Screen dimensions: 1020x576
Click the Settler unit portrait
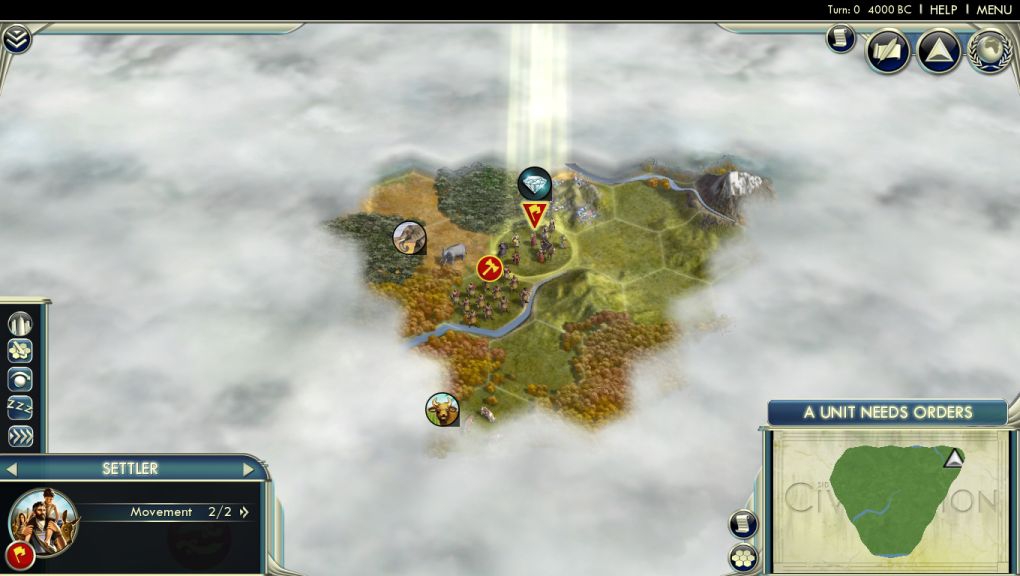[x=44, y=517]
